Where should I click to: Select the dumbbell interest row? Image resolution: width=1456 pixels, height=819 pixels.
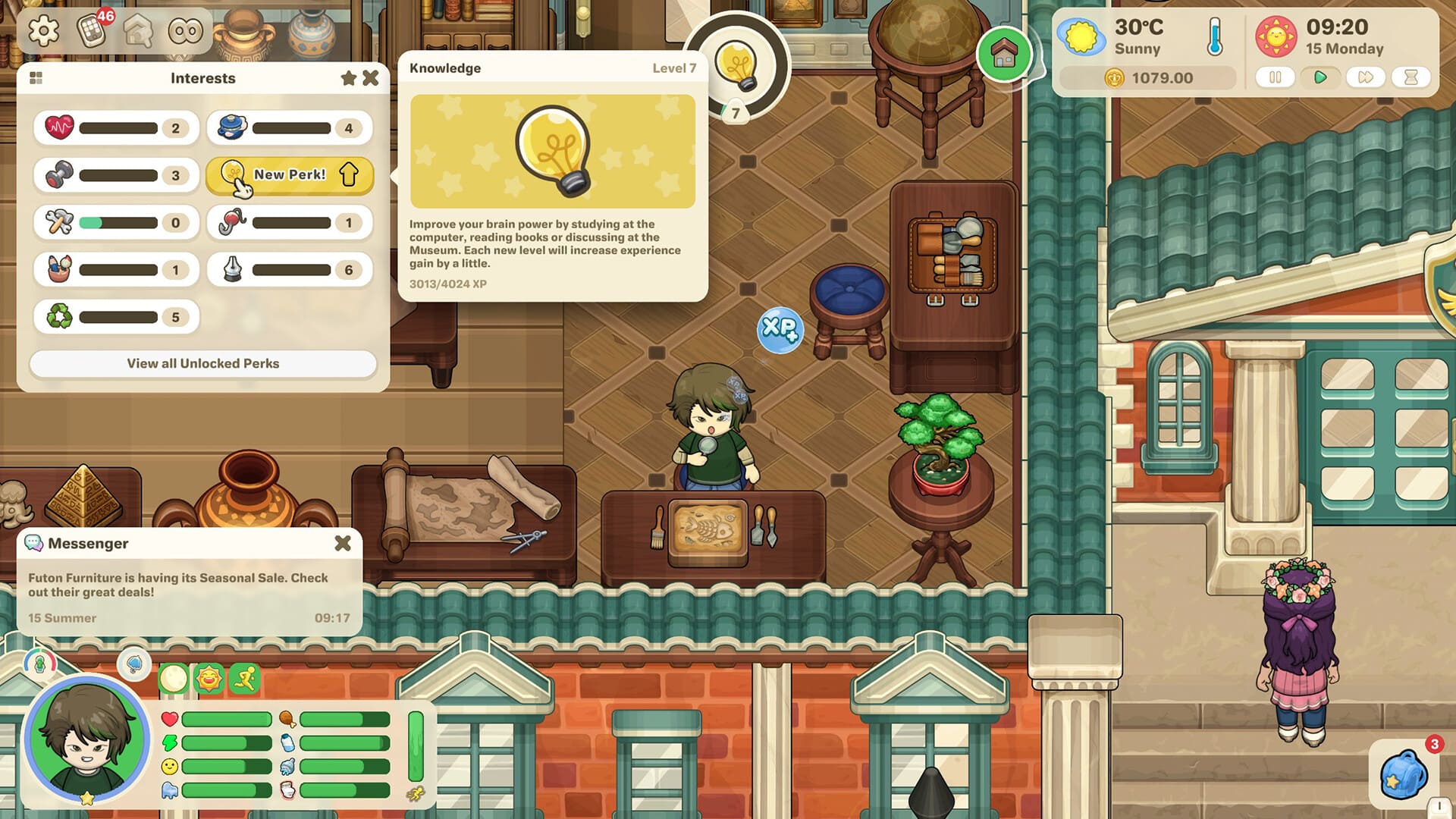coord(116,175)
